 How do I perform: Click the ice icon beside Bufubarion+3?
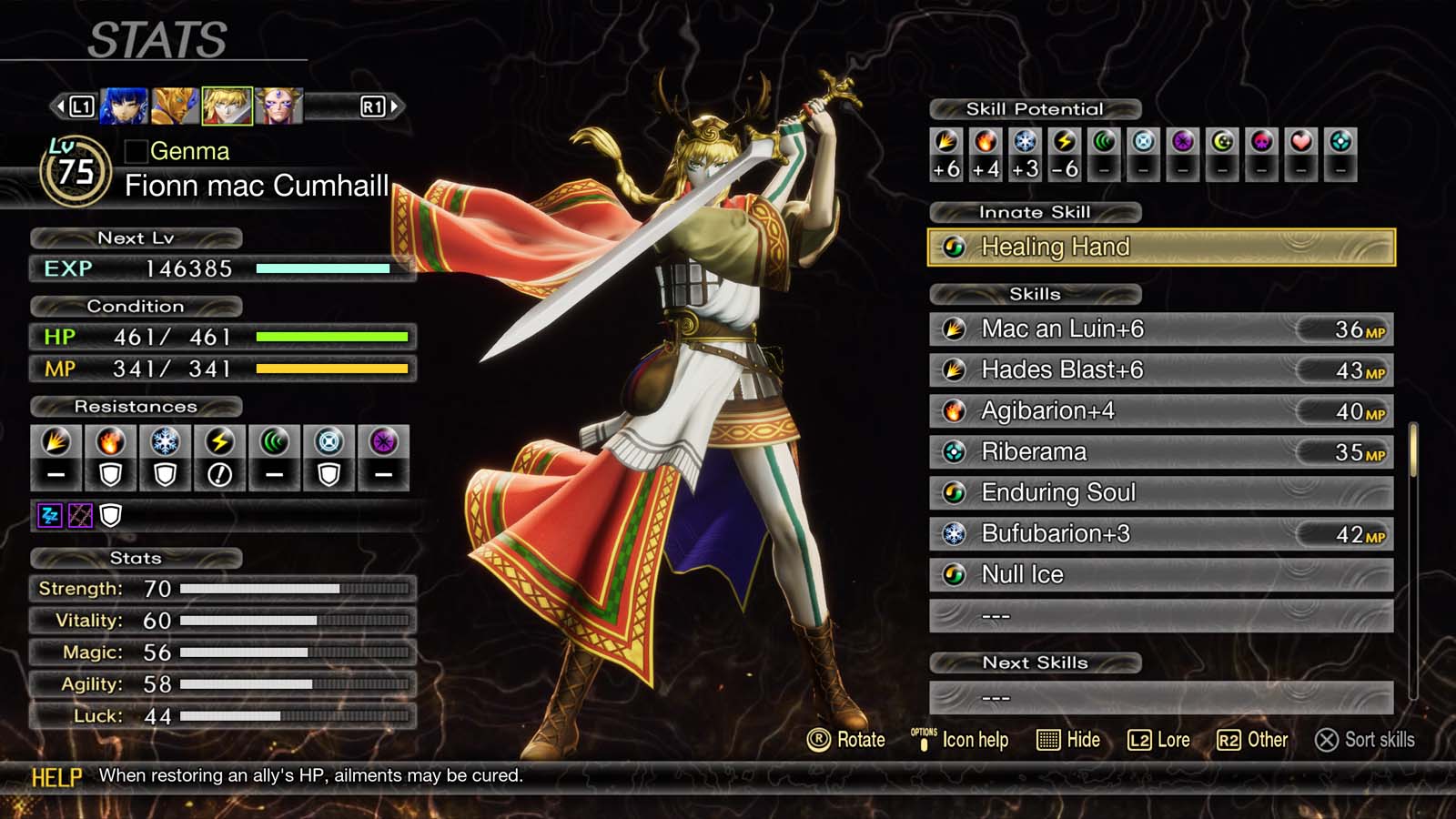(x=955, y=534)
